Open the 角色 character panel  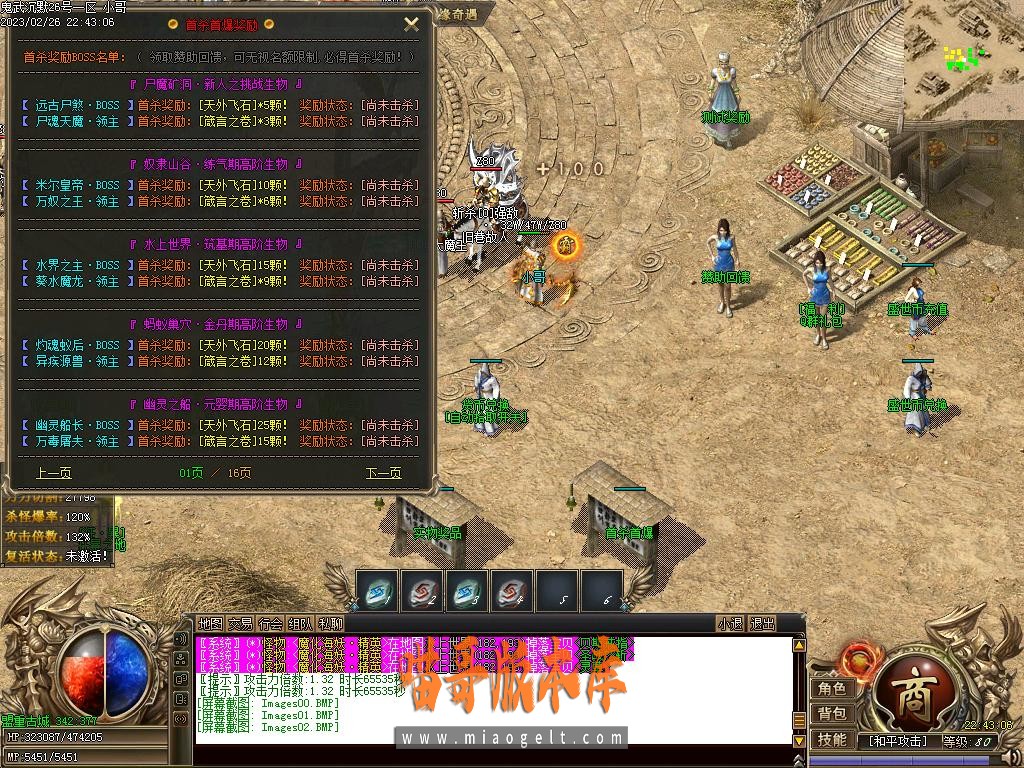832,689
